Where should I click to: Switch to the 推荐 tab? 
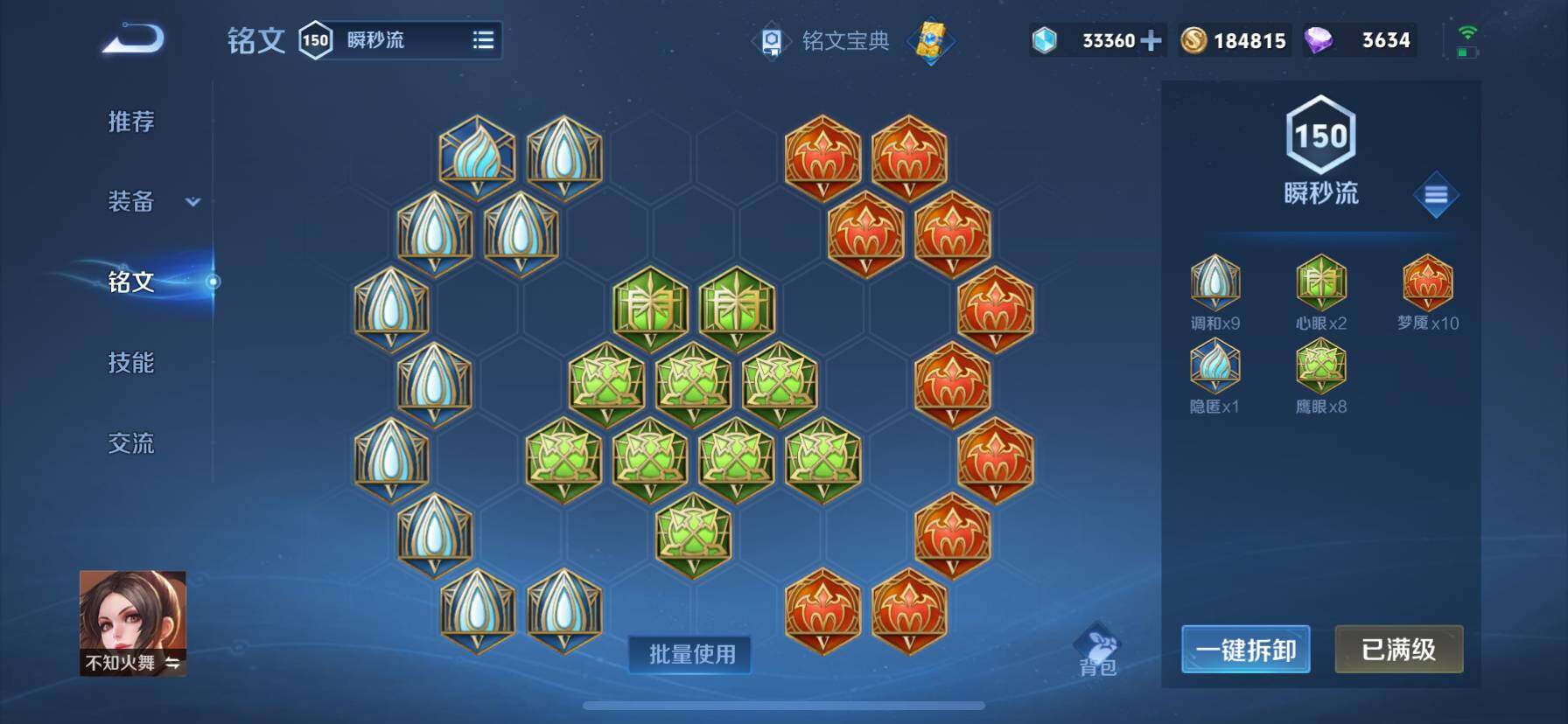click(x=131, y=122)
